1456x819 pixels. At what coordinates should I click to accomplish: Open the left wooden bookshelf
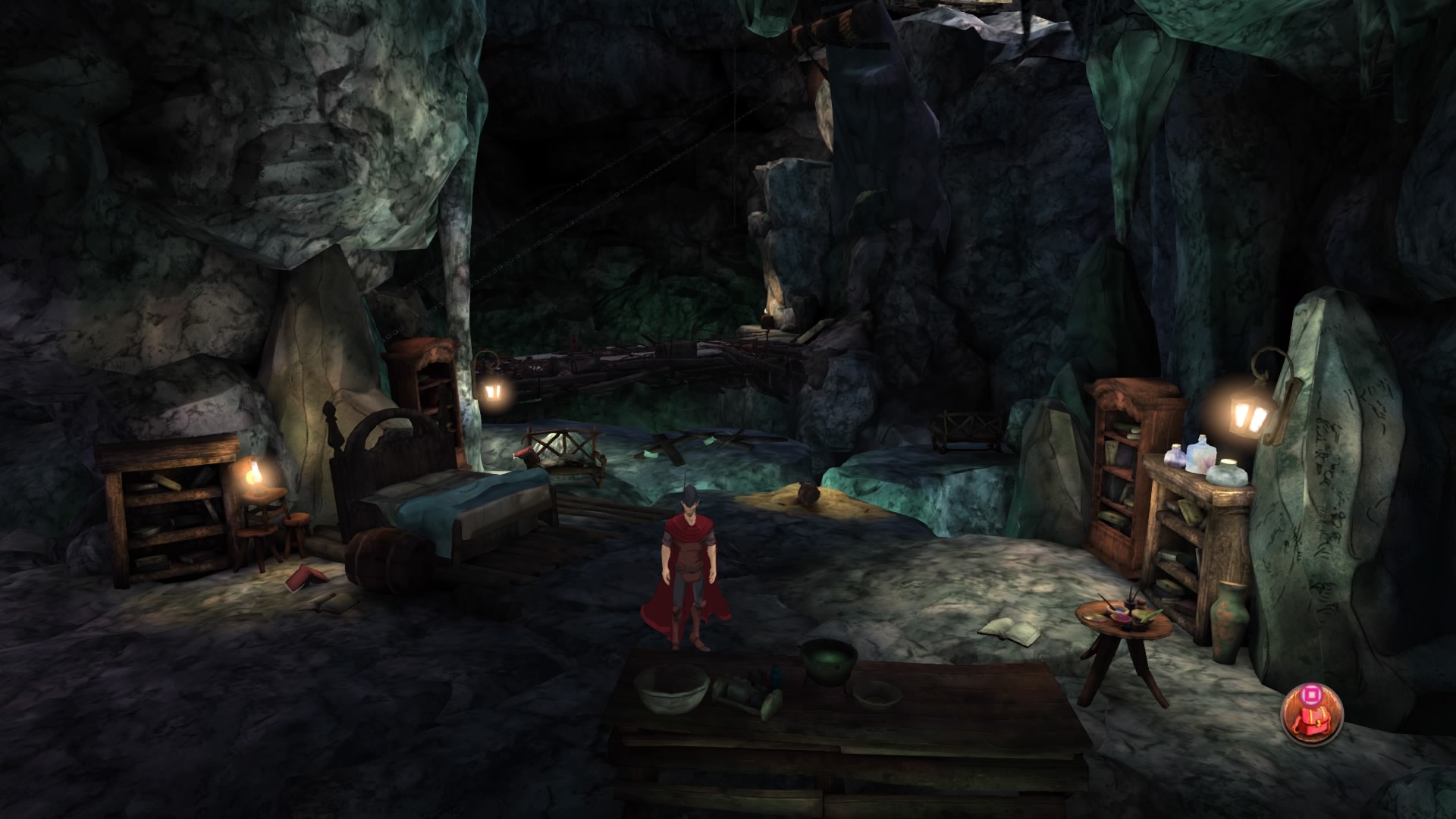pos(163,508)
